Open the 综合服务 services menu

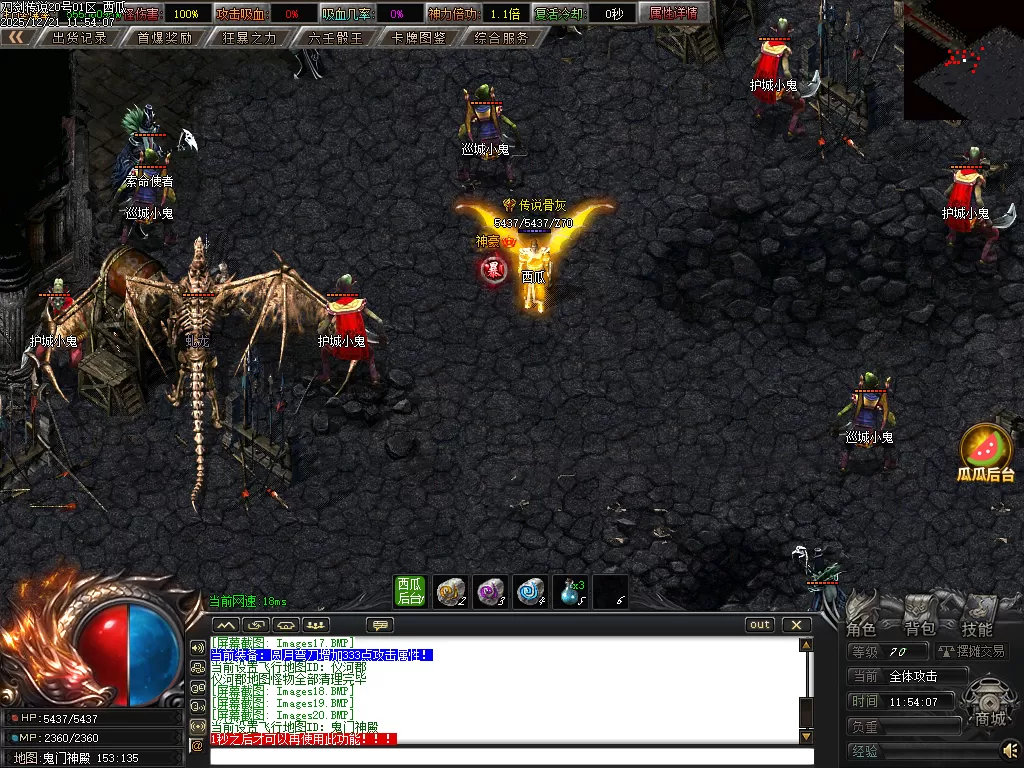(503, 38)
